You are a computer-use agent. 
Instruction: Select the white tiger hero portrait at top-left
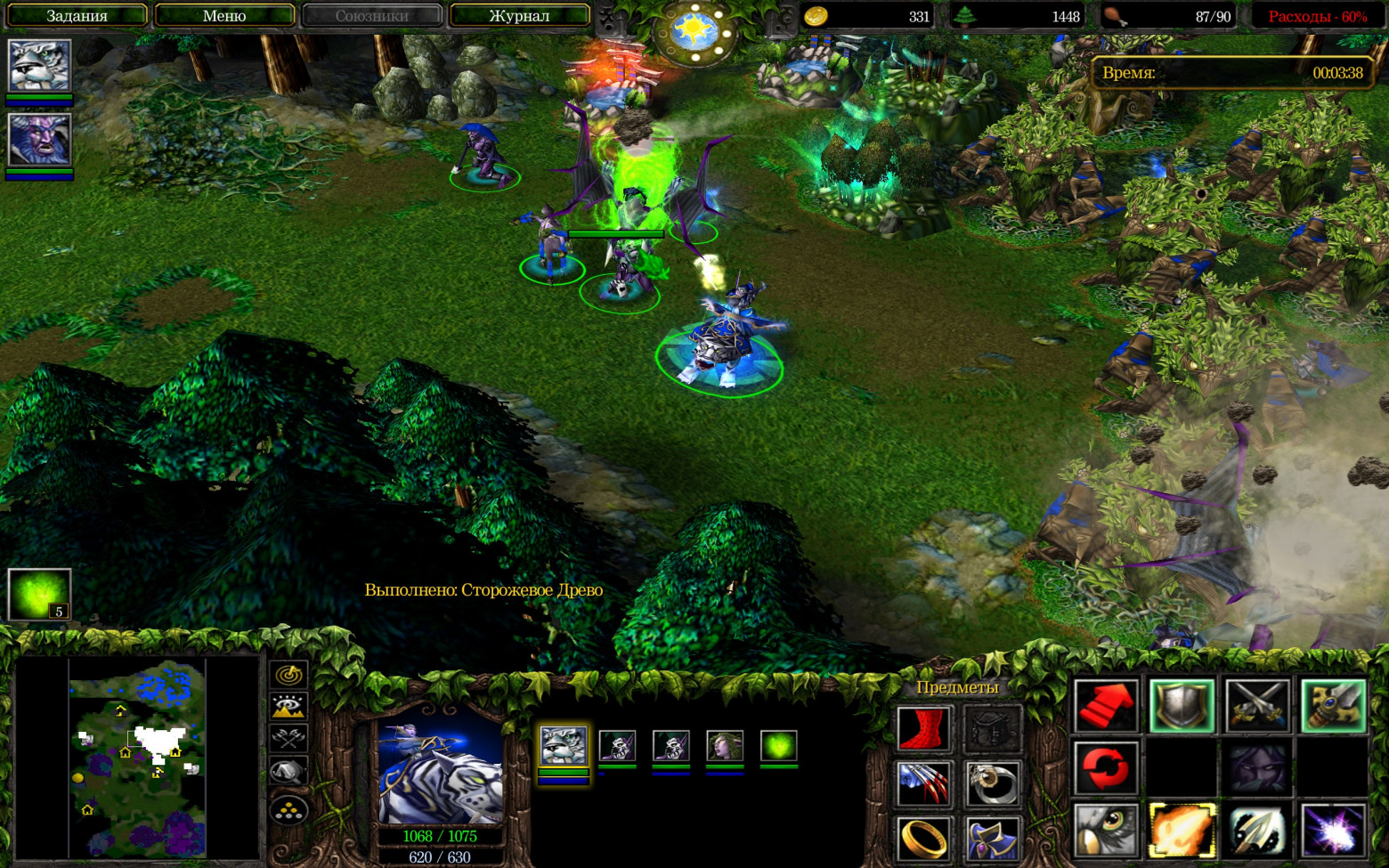point(39,65)
